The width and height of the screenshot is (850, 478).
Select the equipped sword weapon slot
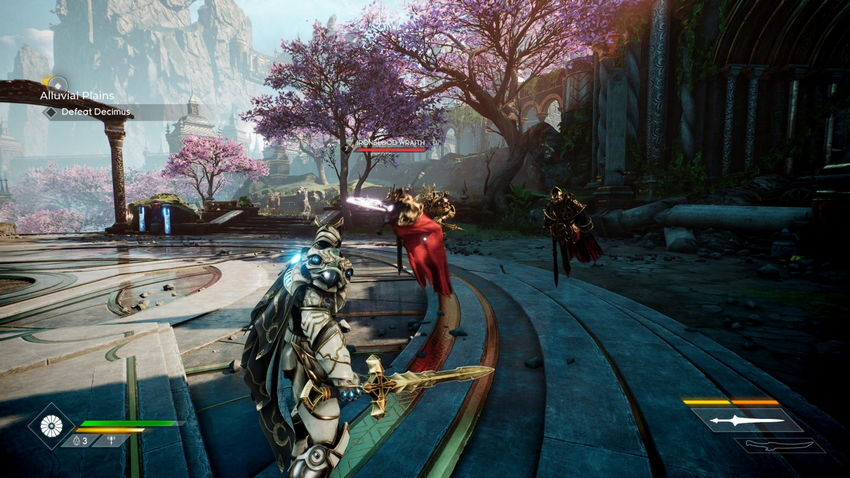[x=747, y=420]
